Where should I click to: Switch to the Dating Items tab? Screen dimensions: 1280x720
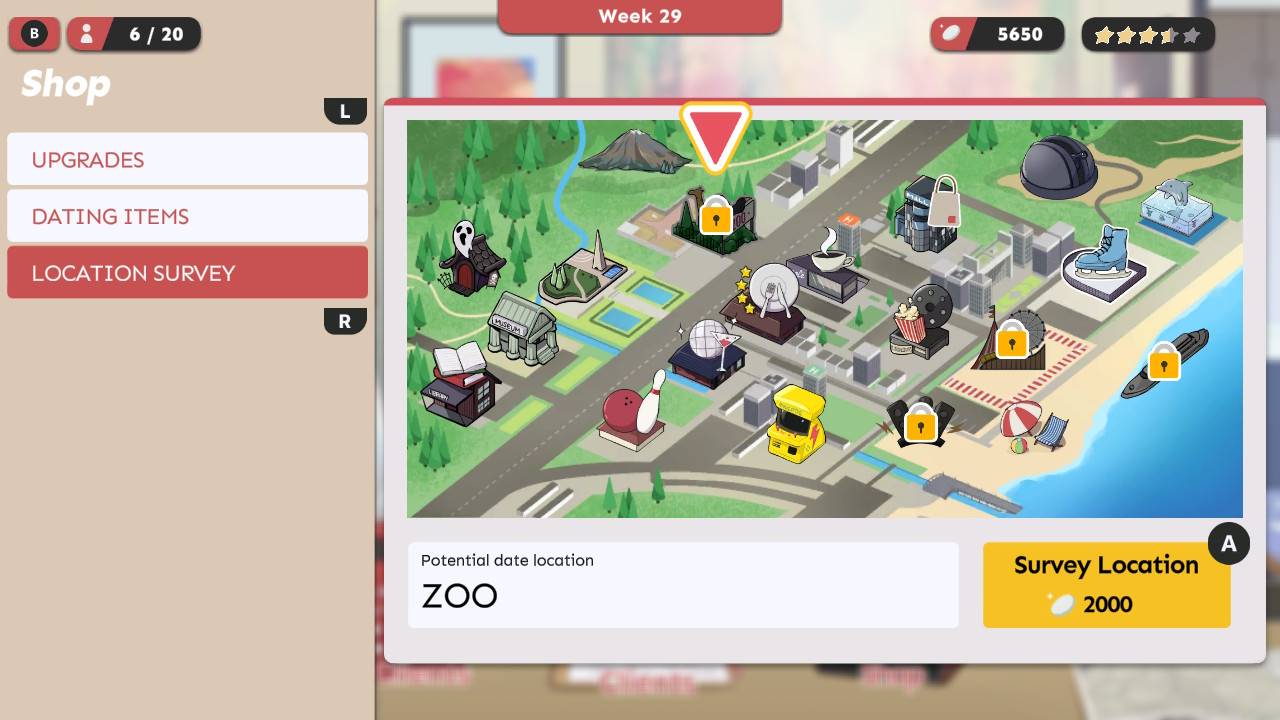click(x=187, y=216)
